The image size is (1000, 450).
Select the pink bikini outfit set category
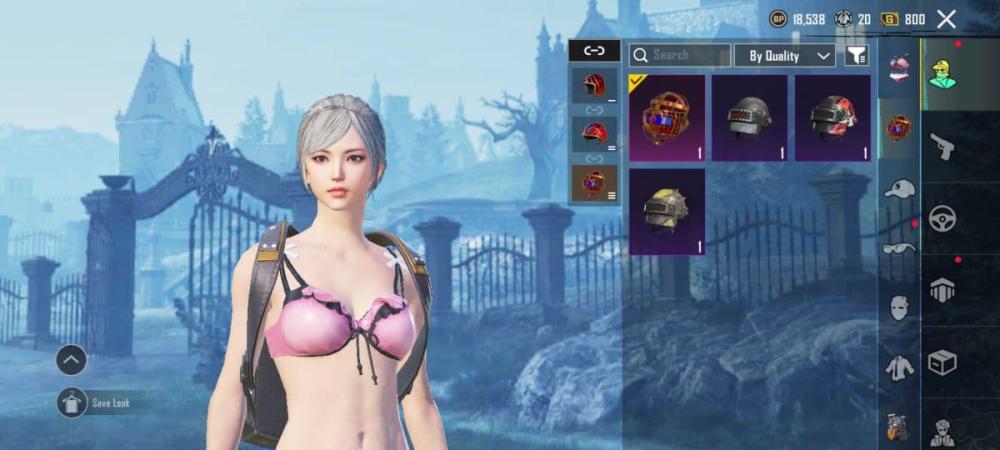click(x=899, y=68)
